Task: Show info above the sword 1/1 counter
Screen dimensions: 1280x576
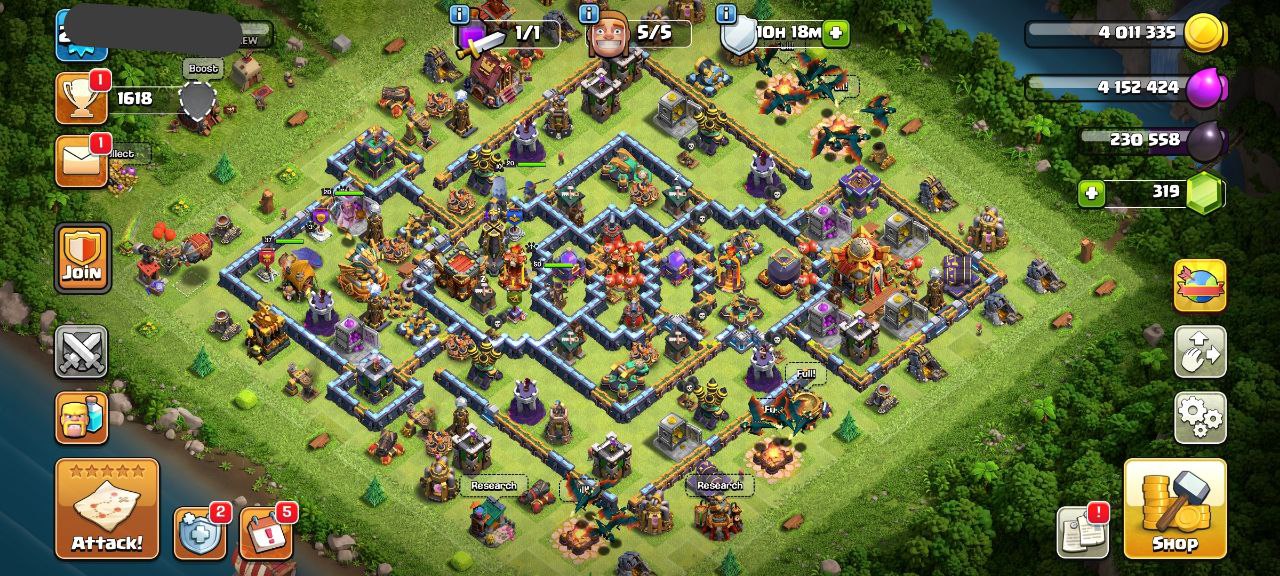Action: [459, 14]
